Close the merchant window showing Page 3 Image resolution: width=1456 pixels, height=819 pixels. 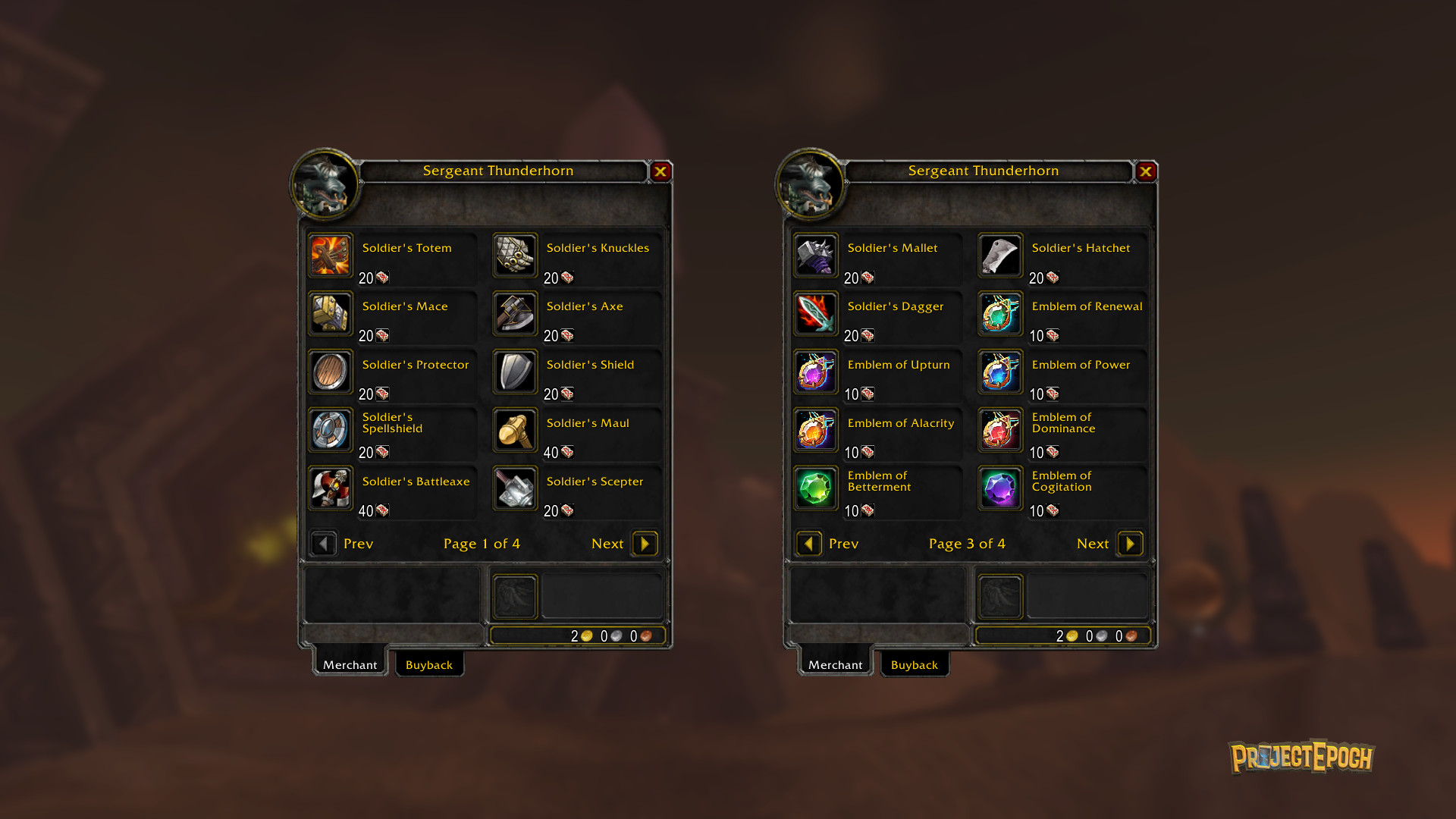1146,171
